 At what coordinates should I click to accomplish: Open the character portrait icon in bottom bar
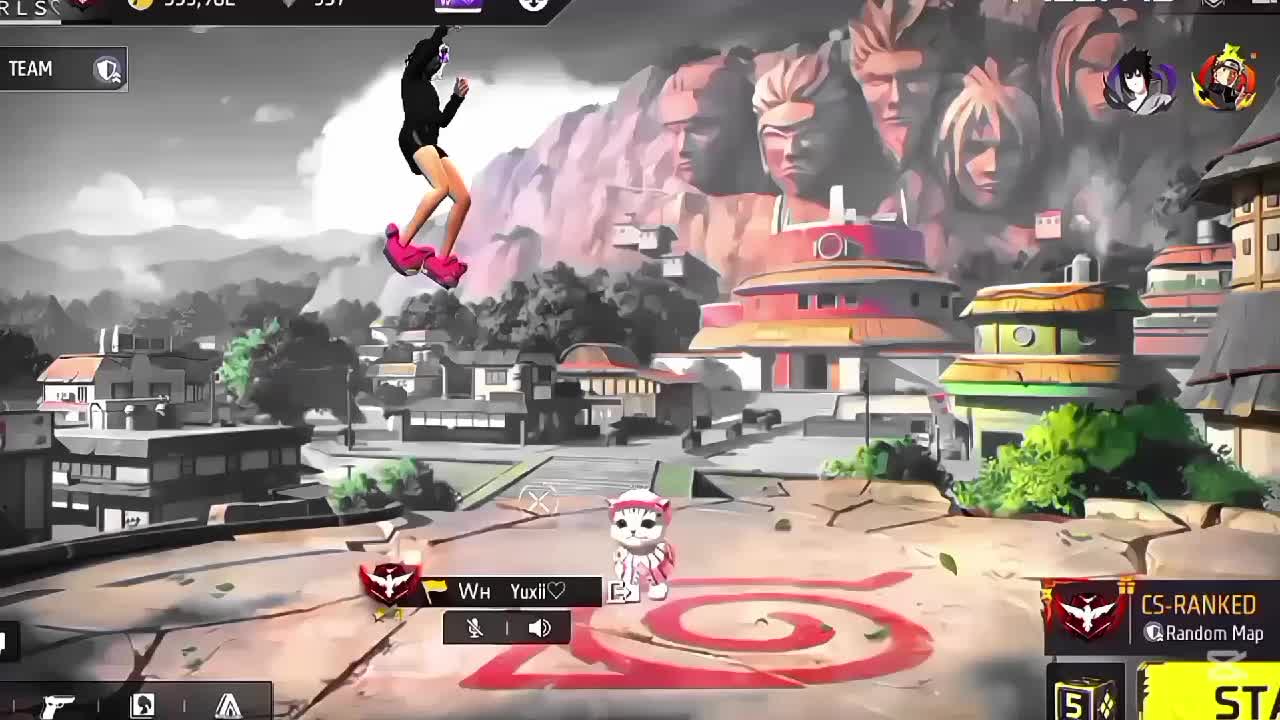click(142, 705)
